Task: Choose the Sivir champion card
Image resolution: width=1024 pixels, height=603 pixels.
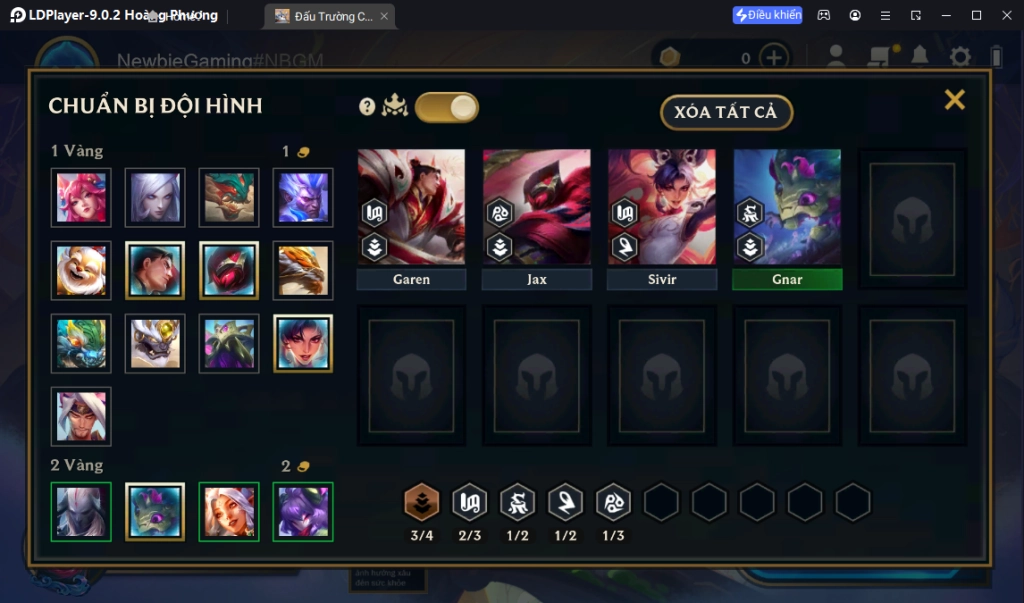Action: pos(662,208)
